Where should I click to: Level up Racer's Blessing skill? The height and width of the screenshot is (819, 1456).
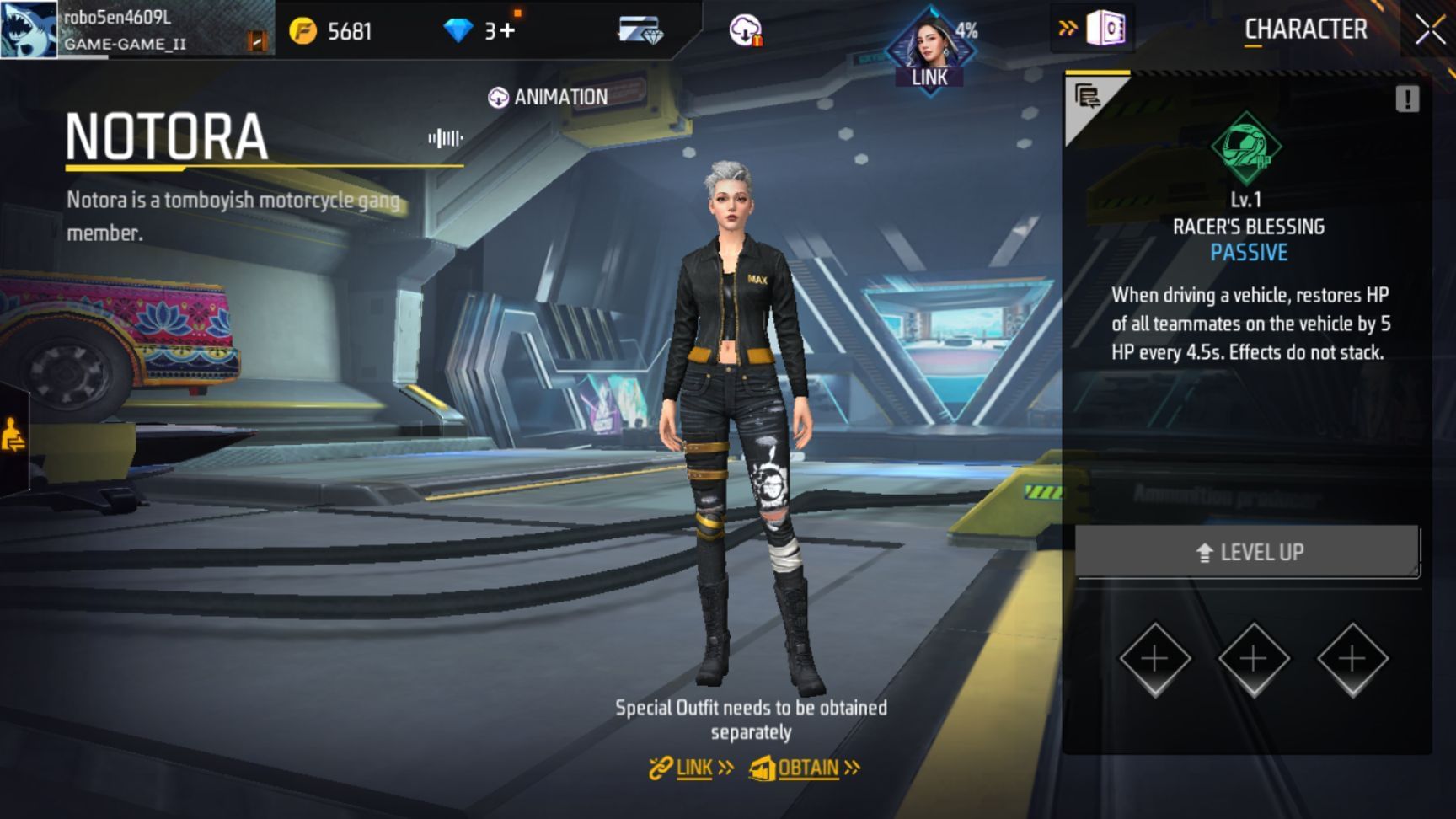point(1248,552)
